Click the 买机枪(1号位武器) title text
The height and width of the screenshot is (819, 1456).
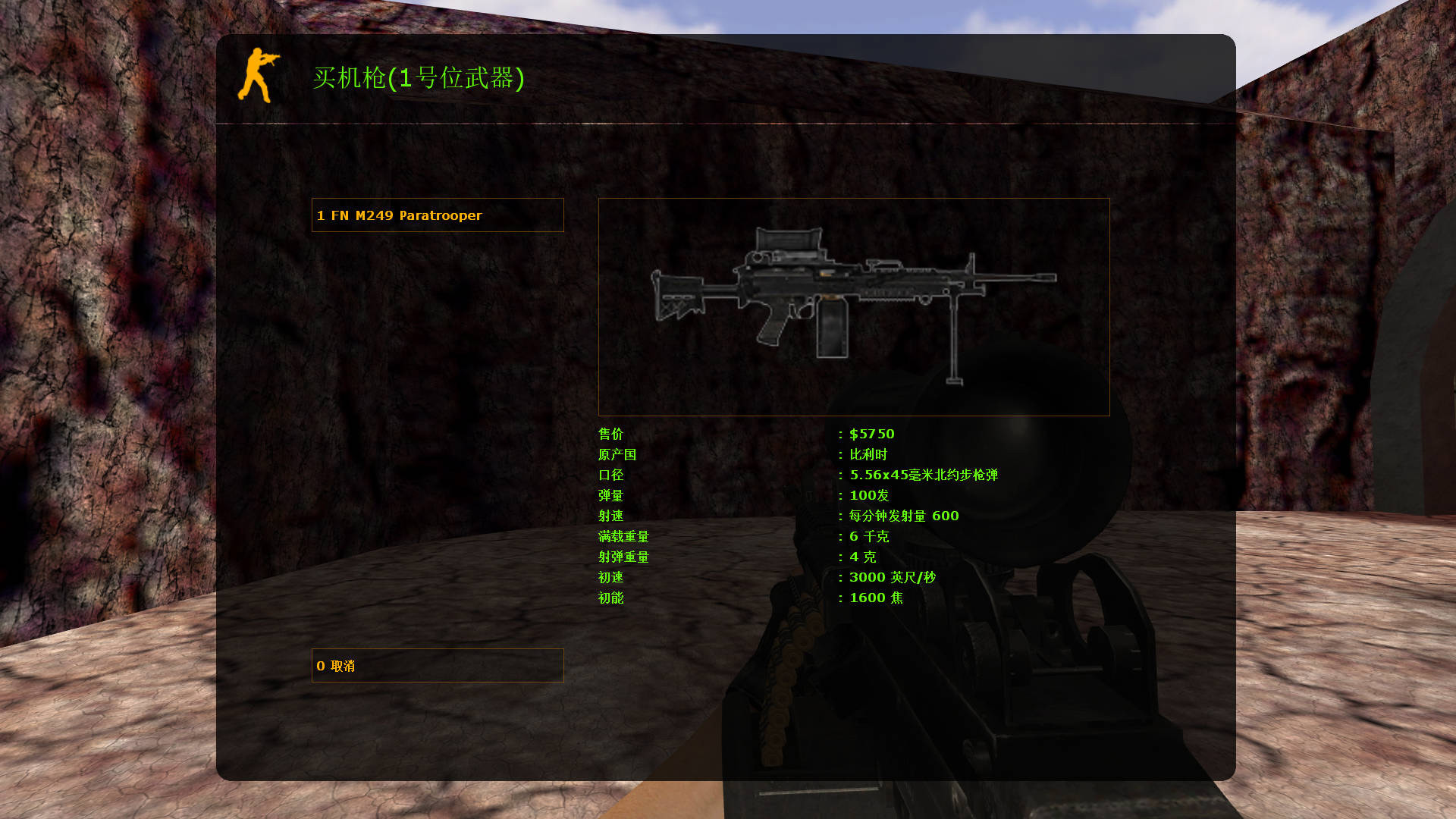[419, 78]
